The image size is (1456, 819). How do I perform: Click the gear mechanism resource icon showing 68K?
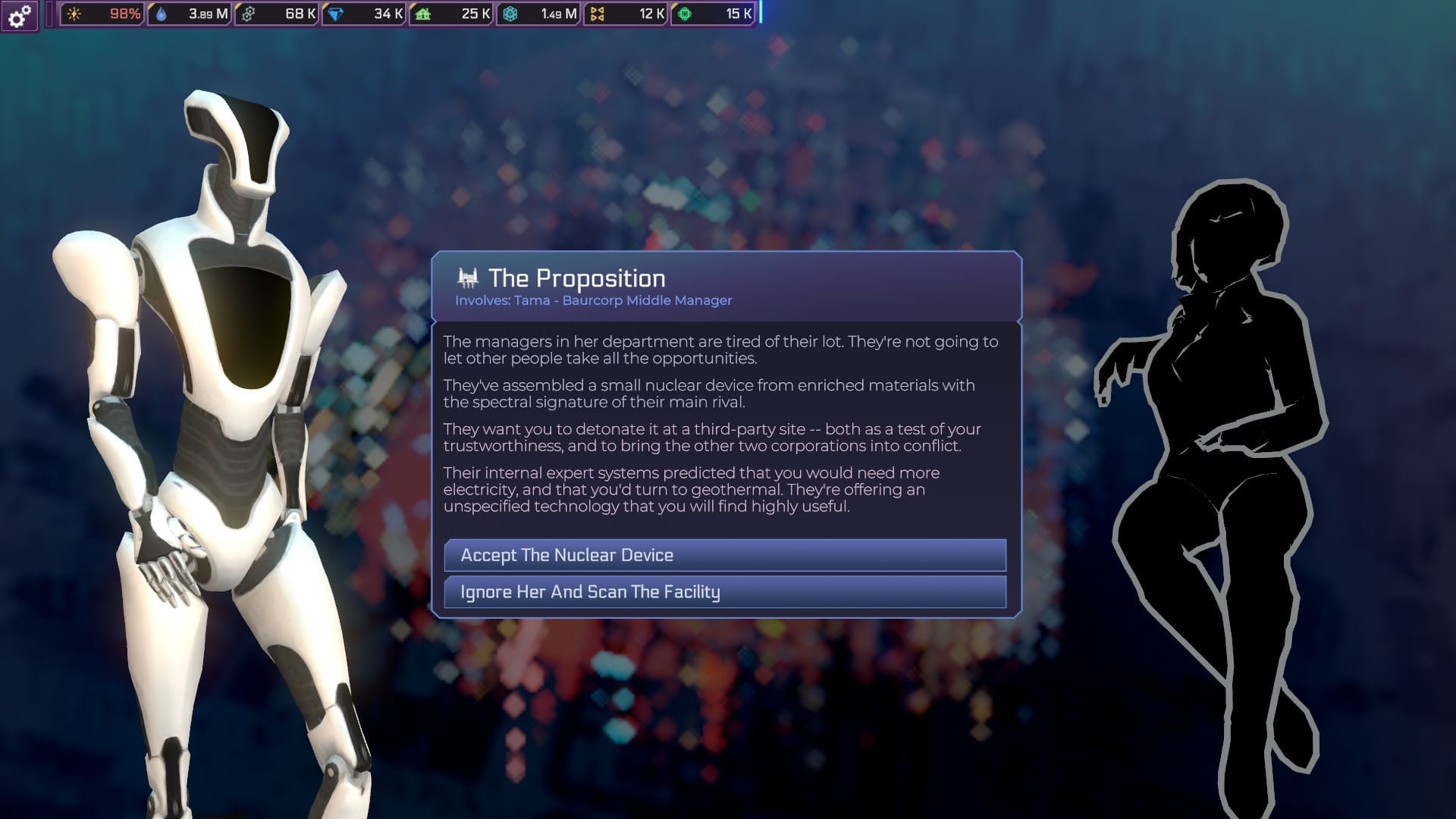(x=249, y=13)
